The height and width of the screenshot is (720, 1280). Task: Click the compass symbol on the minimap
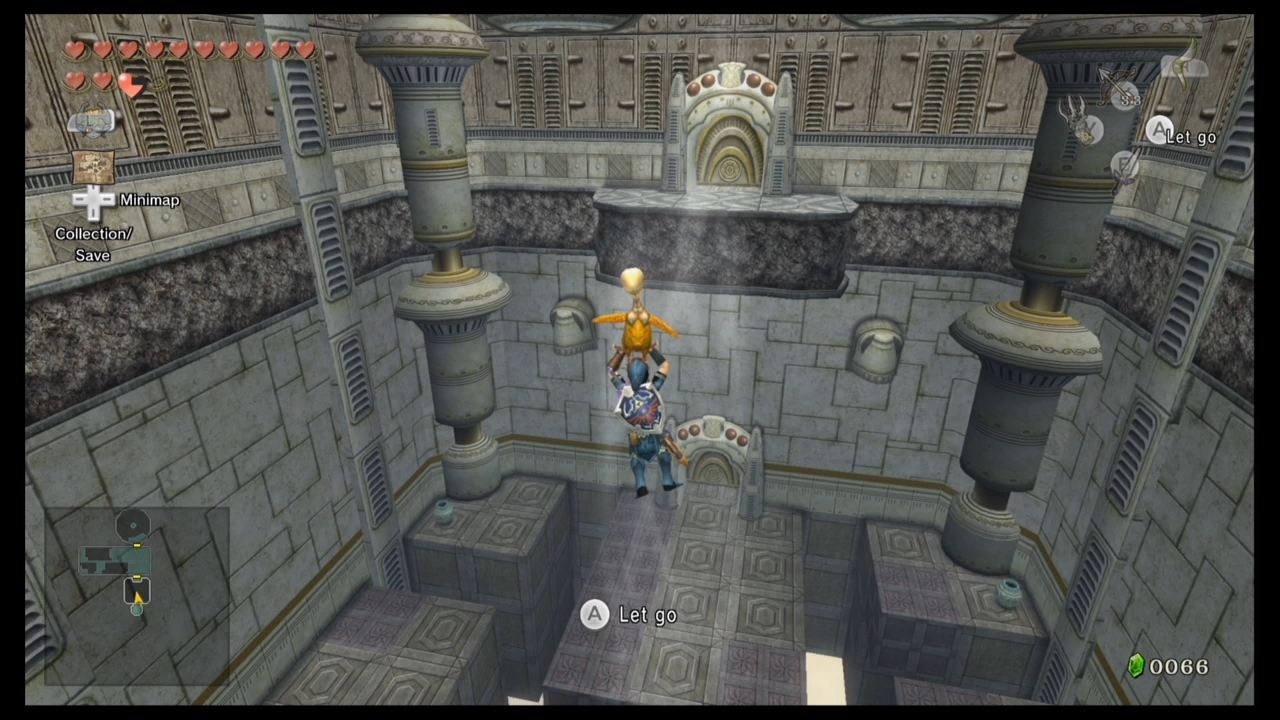pyautogui.click(x=133, y=523)
